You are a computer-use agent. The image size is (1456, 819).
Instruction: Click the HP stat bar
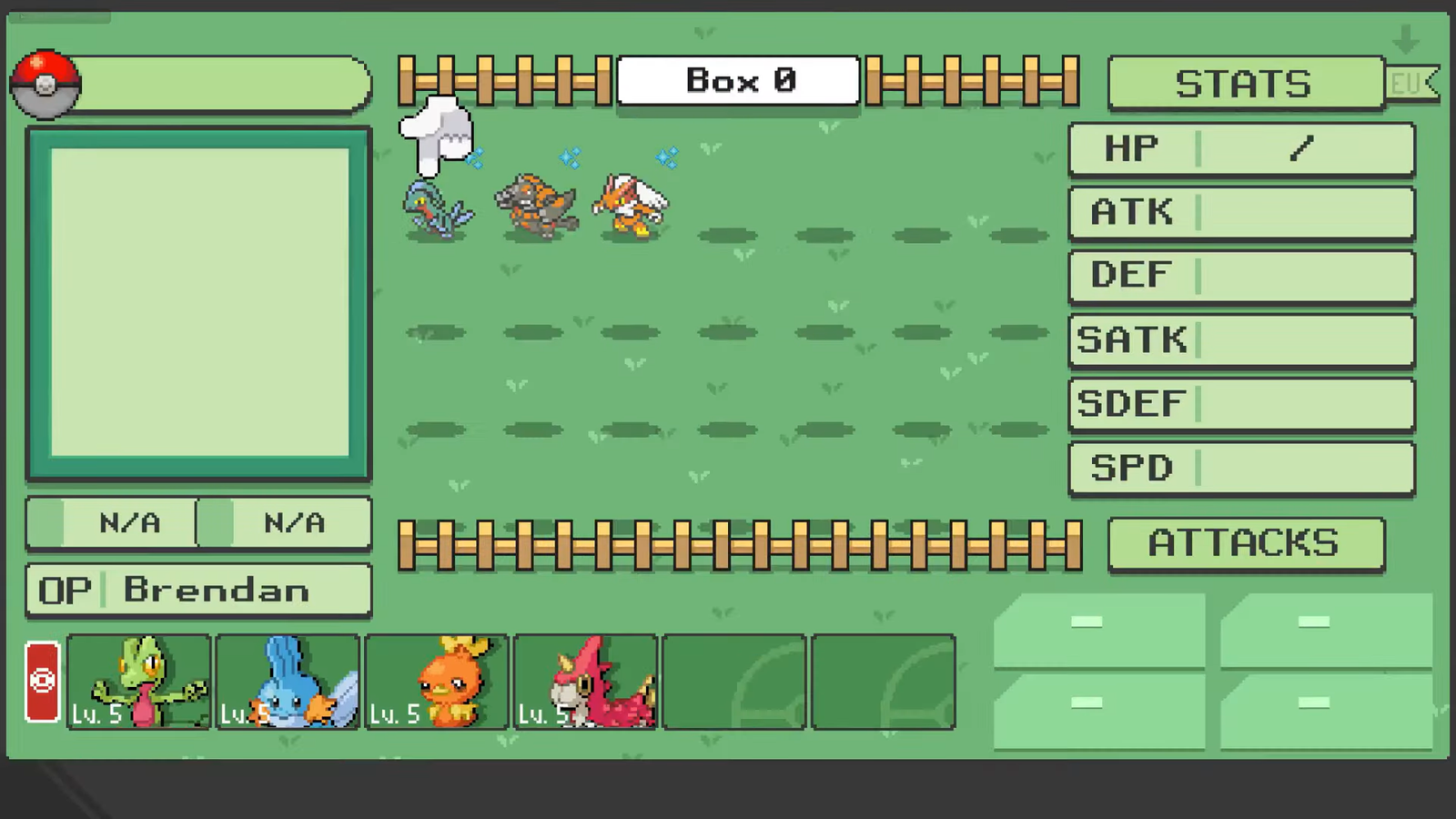click(x=1240, y=148)
